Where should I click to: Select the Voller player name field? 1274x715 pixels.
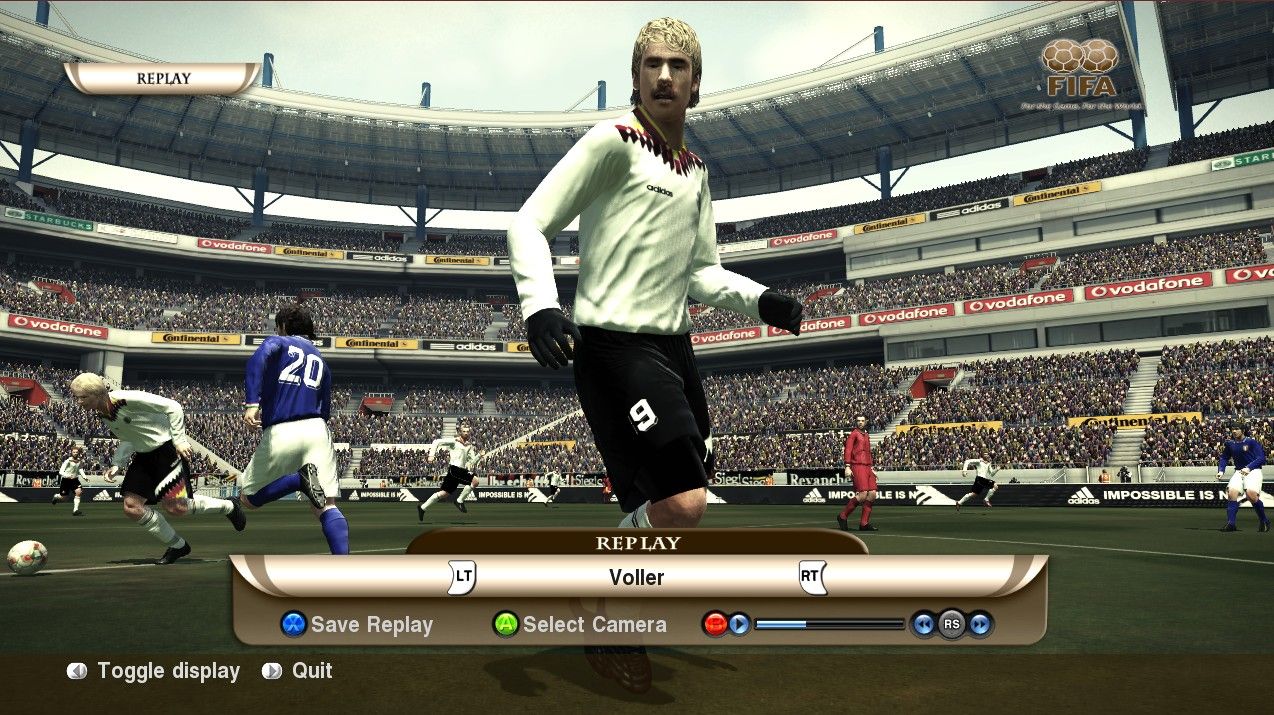pyautogui.click(x=637, y=577)
